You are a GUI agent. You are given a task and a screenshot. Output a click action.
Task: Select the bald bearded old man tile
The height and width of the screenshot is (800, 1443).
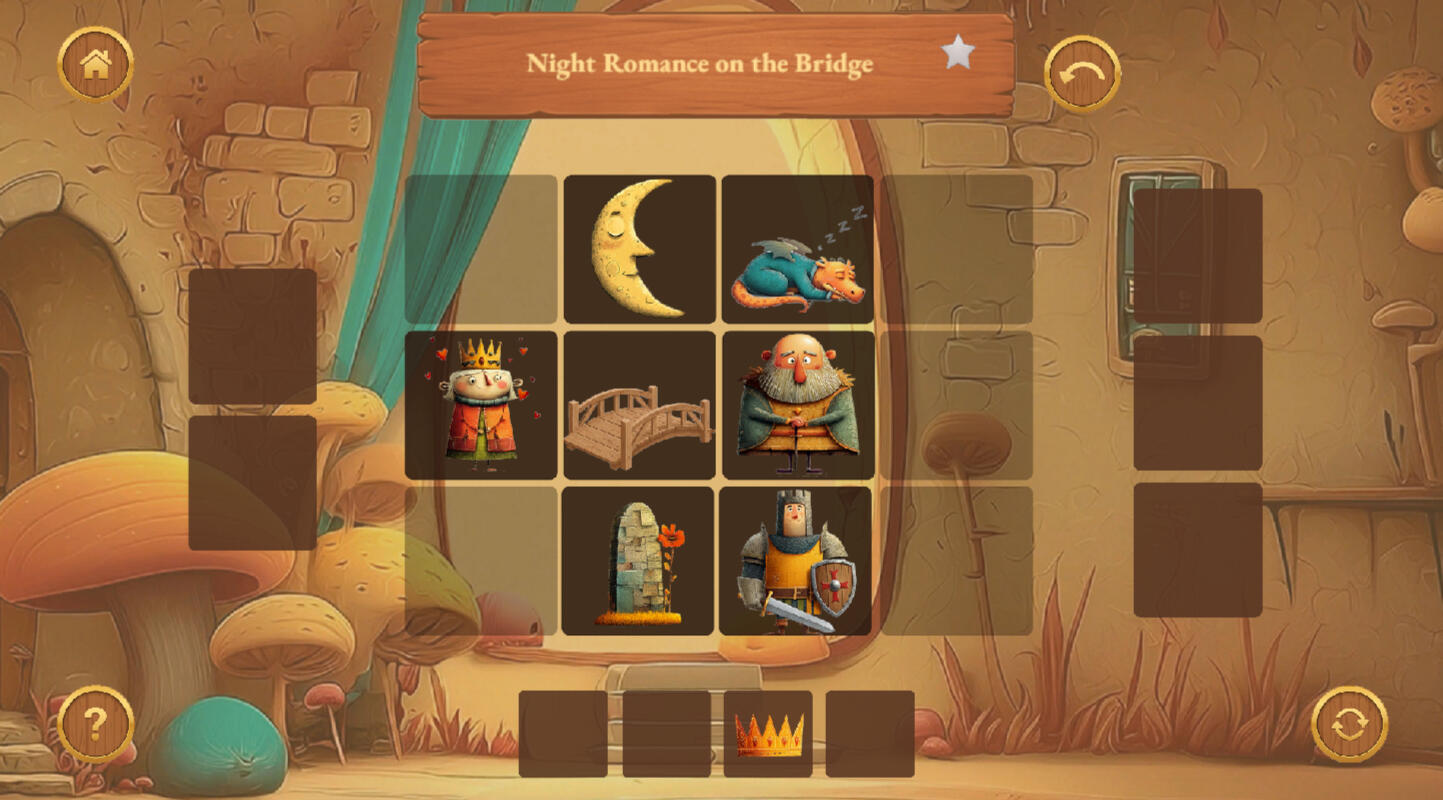point(798,405)
